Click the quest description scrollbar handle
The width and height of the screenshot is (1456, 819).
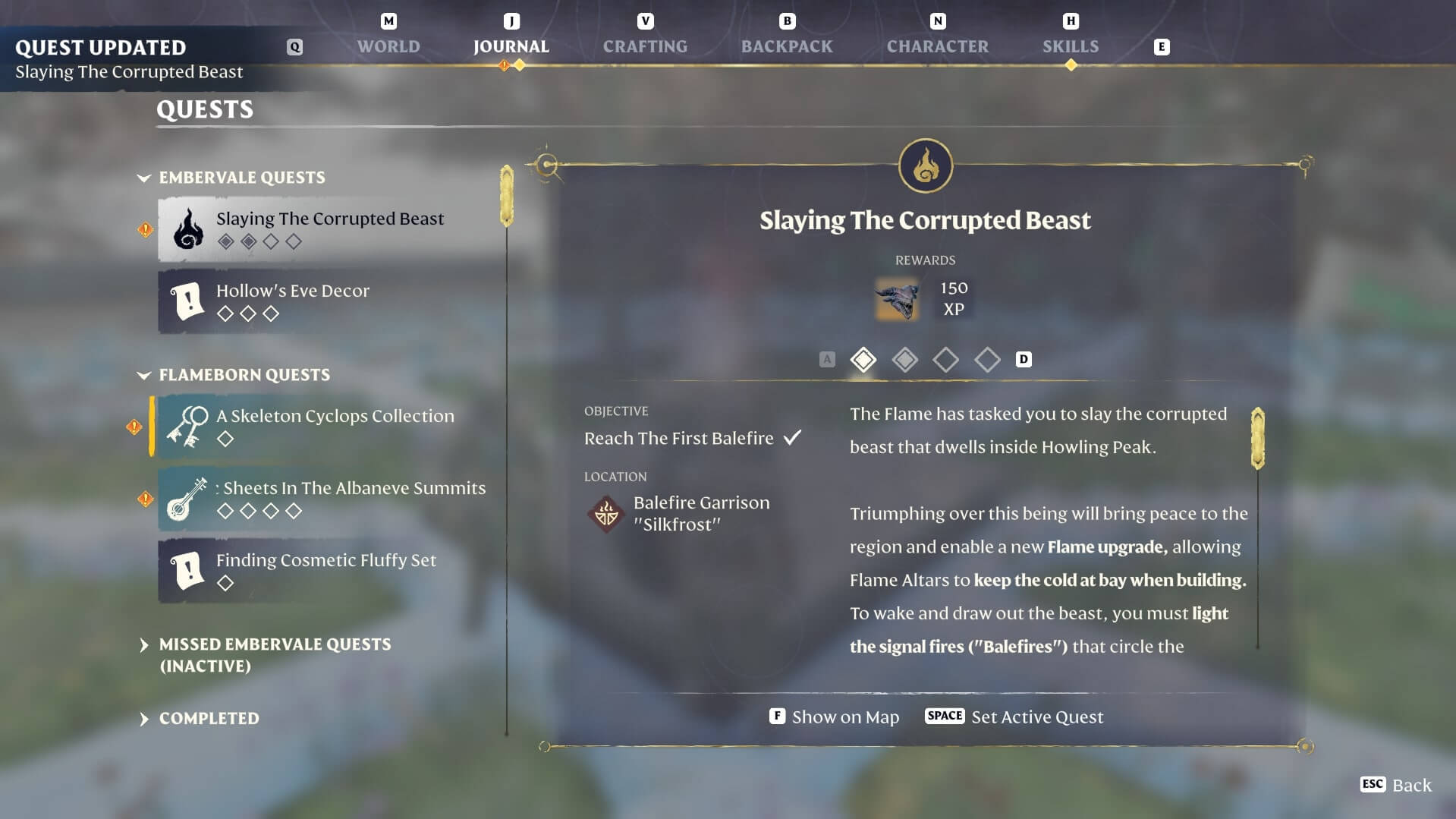(1257, 438)
